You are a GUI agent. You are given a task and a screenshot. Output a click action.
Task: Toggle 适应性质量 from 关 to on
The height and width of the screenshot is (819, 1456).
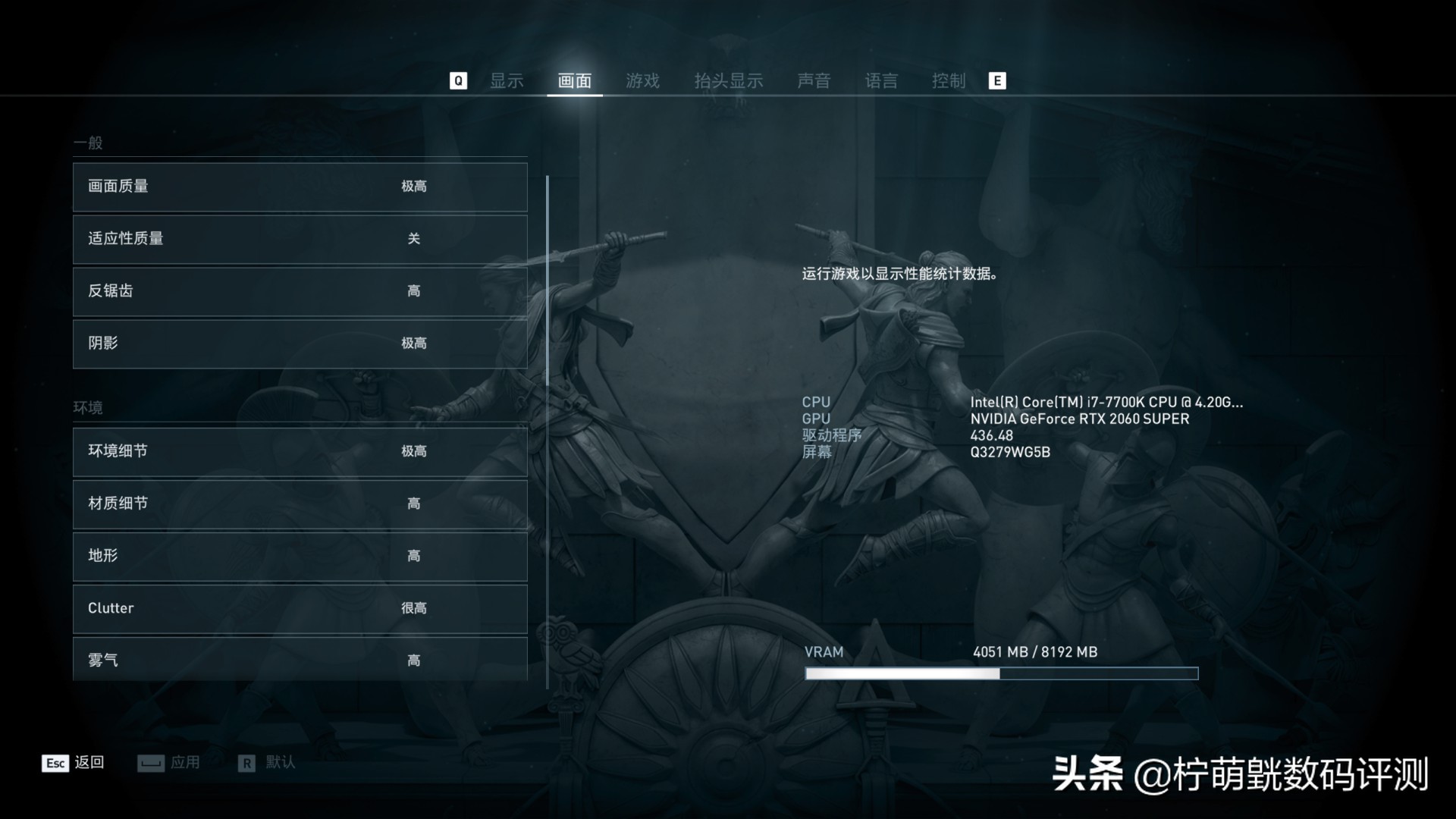click(300, 239)
